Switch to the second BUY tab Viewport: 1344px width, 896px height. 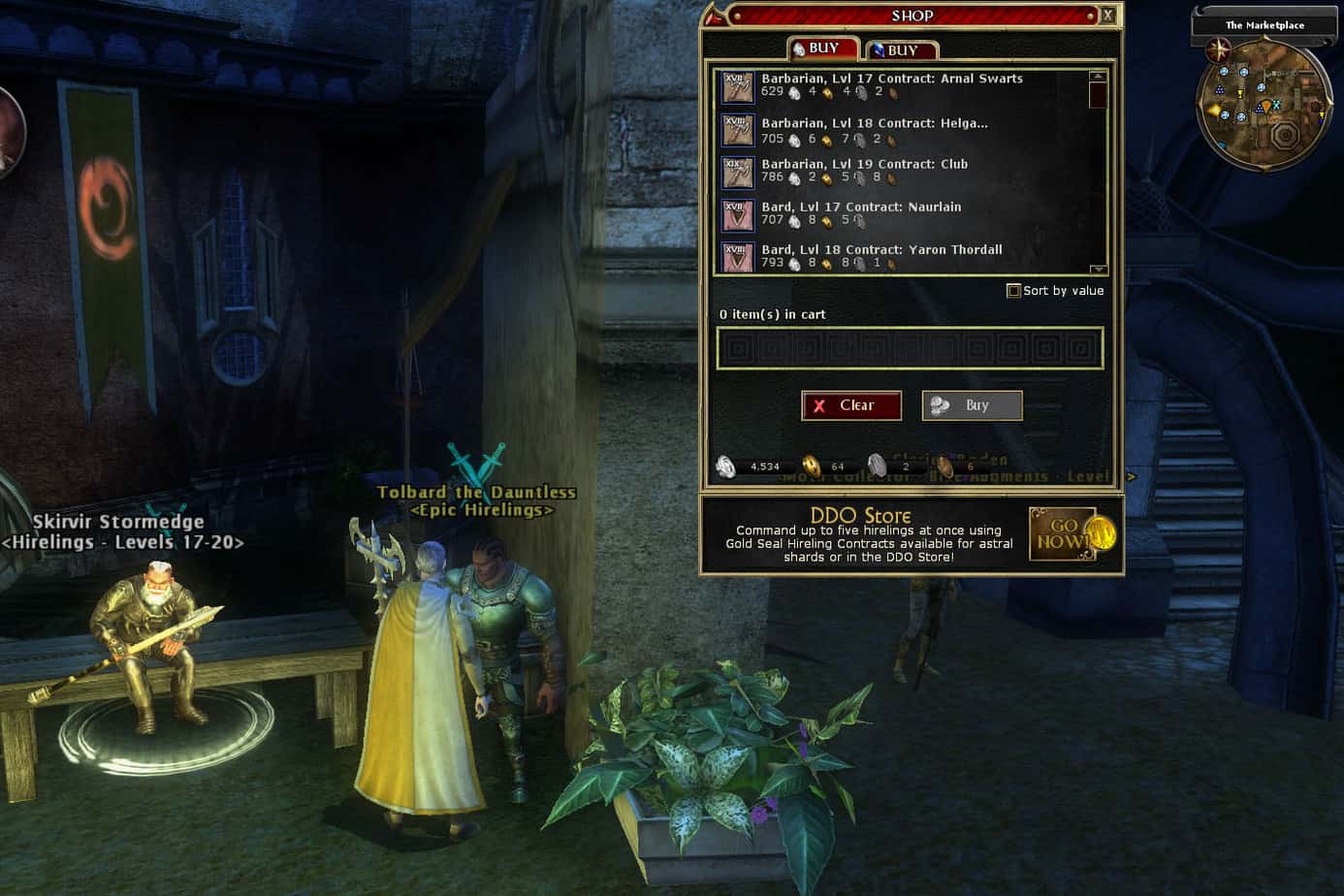pos(902,48)
